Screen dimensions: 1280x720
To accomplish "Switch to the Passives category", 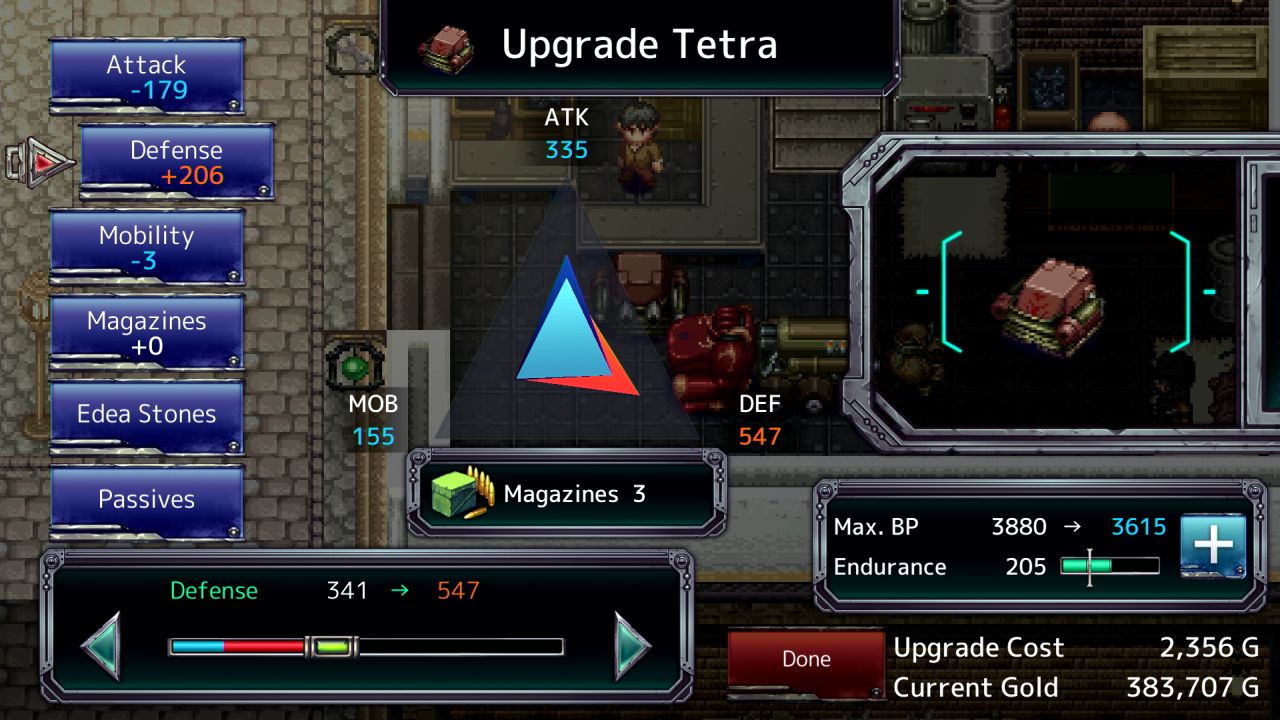I will tap(146, 499).
